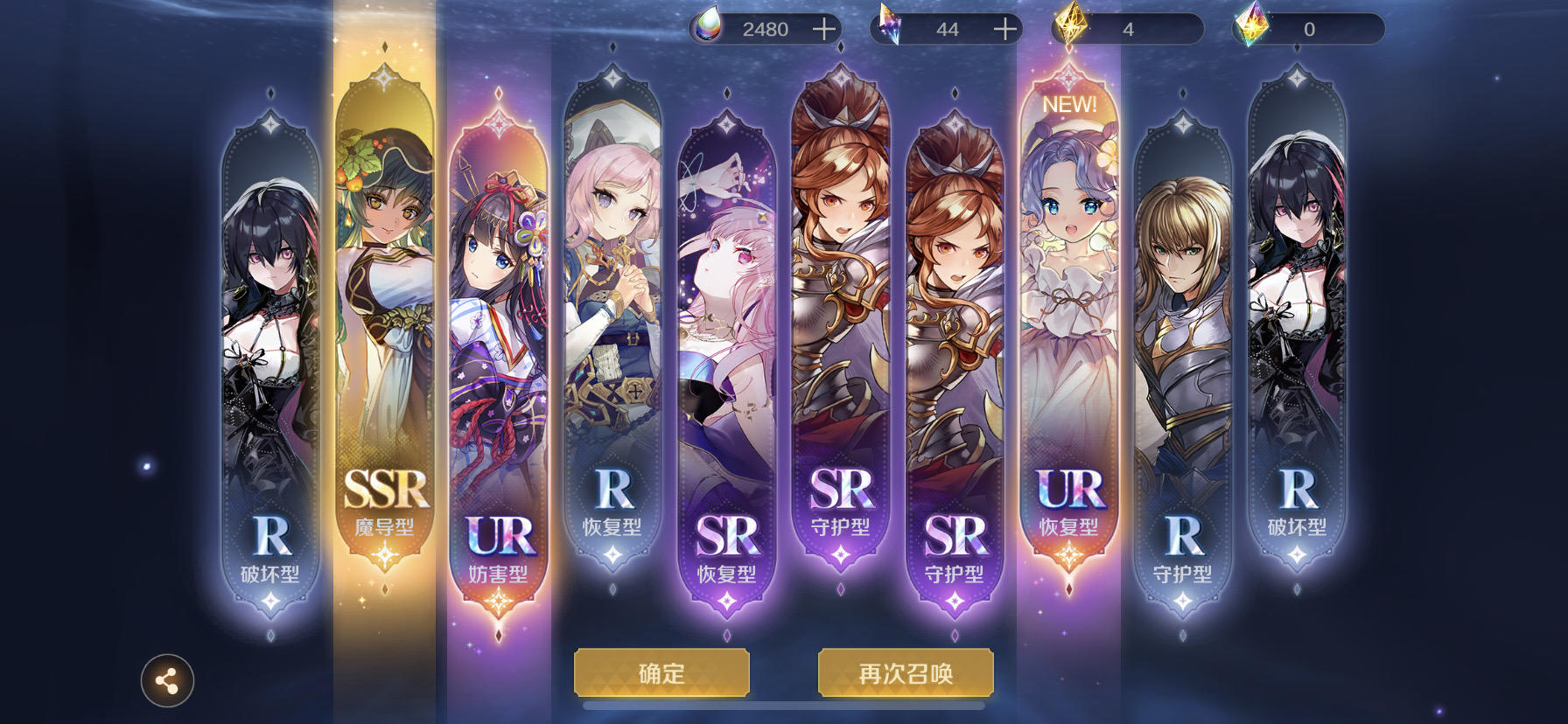Select the blond knight R 守护型 card
The height and width of the screenshot is (724, 1568).
[x=1182, y=350]
